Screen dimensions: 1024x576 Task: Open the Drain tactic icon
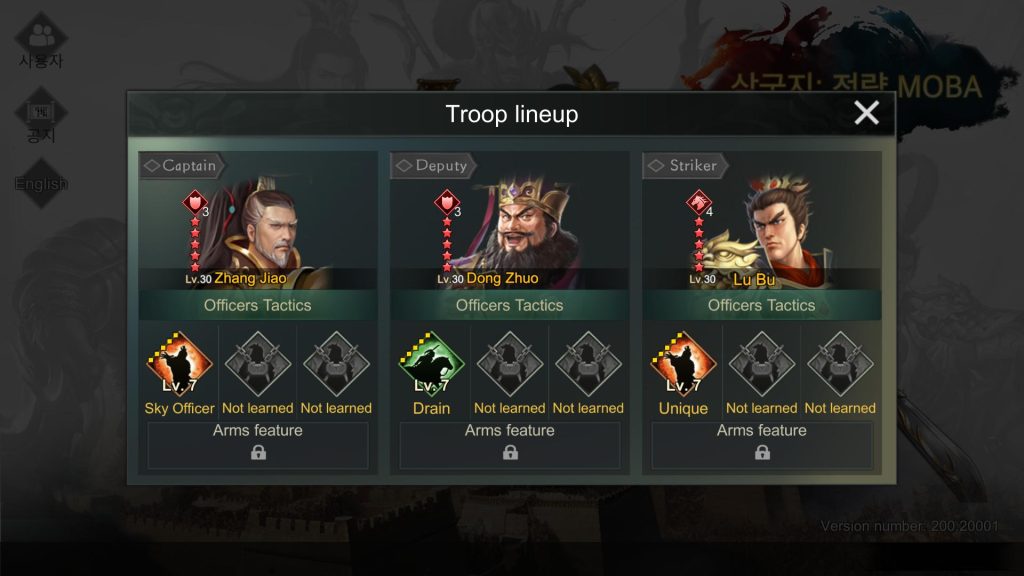coord(431,367)
